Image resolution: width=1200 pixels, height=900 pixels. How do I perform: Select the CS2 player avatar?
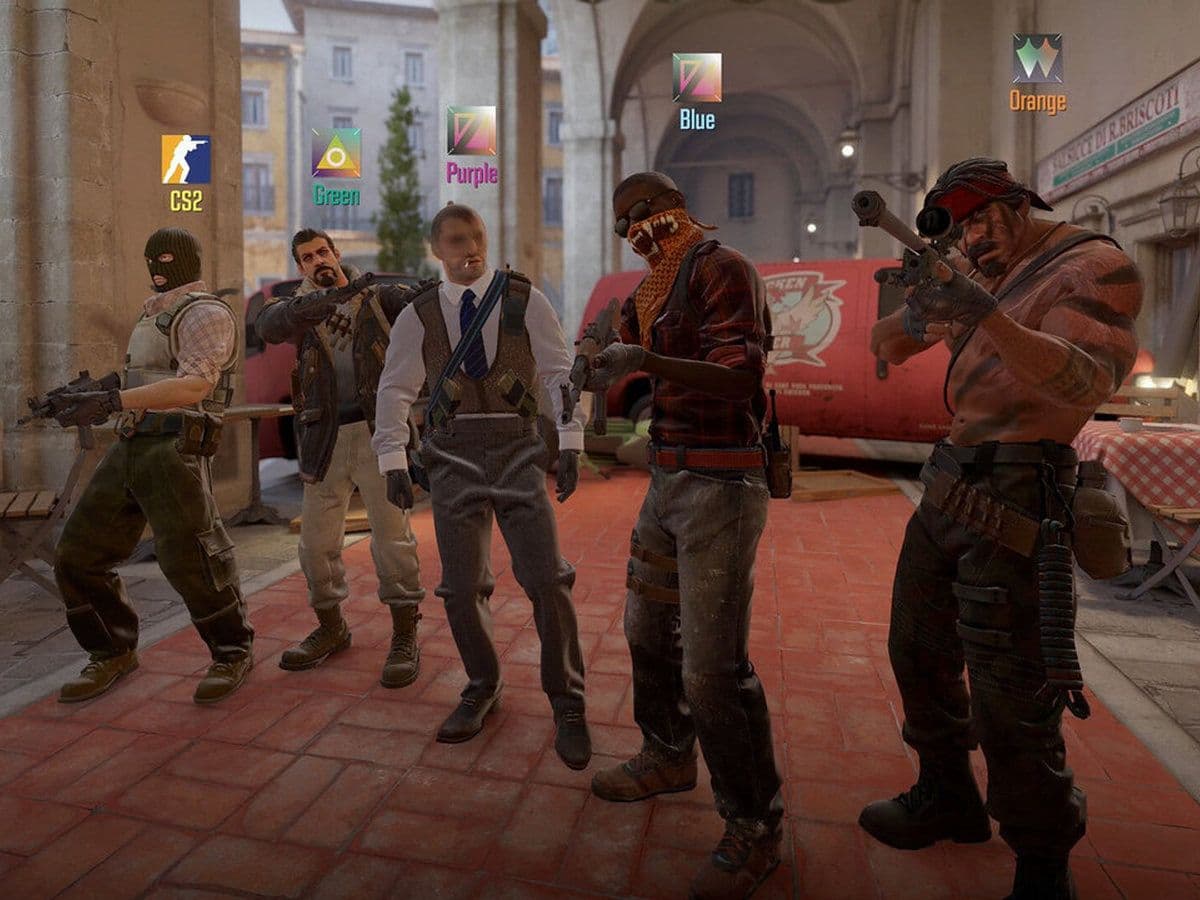pyautogui.click(x=186, y=160)
